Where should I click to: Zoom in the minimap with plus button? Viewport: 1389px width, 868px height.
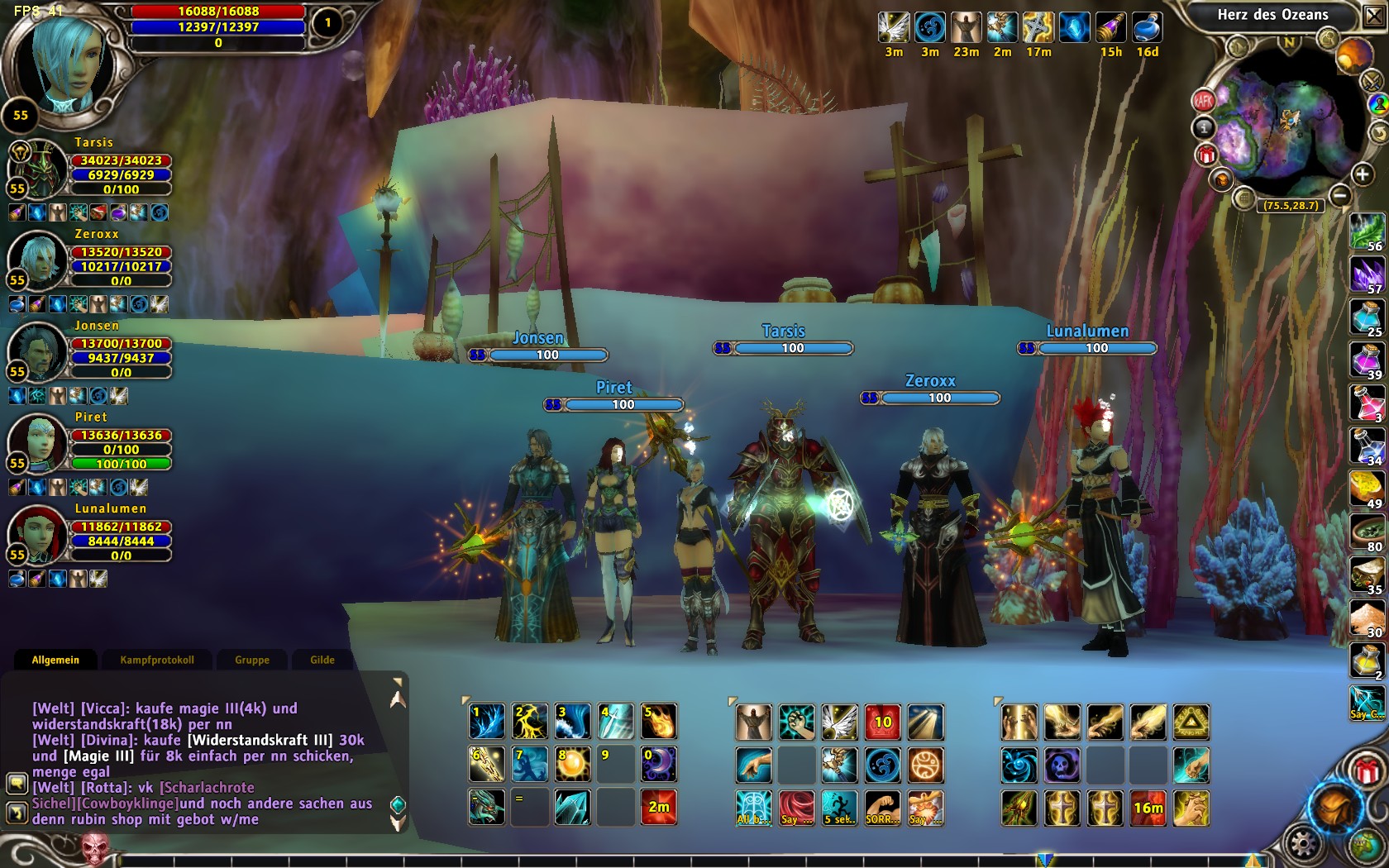tap(1362, 174)
